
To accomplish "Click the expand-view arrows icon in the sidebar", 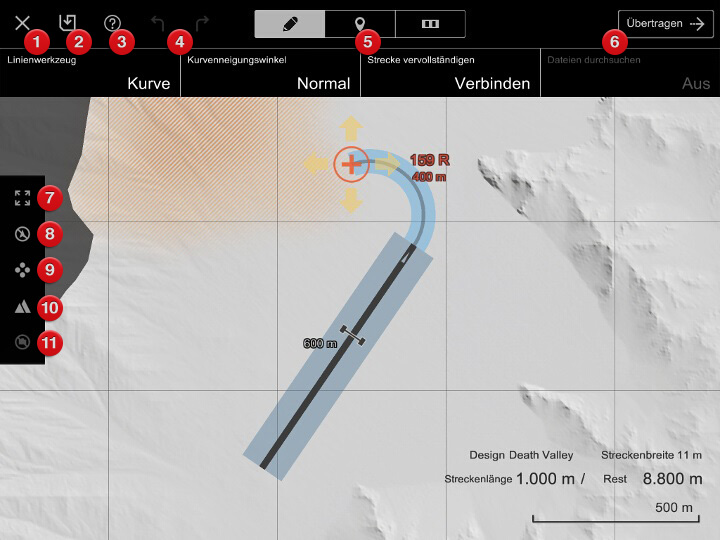I will [x=22, y=197].
